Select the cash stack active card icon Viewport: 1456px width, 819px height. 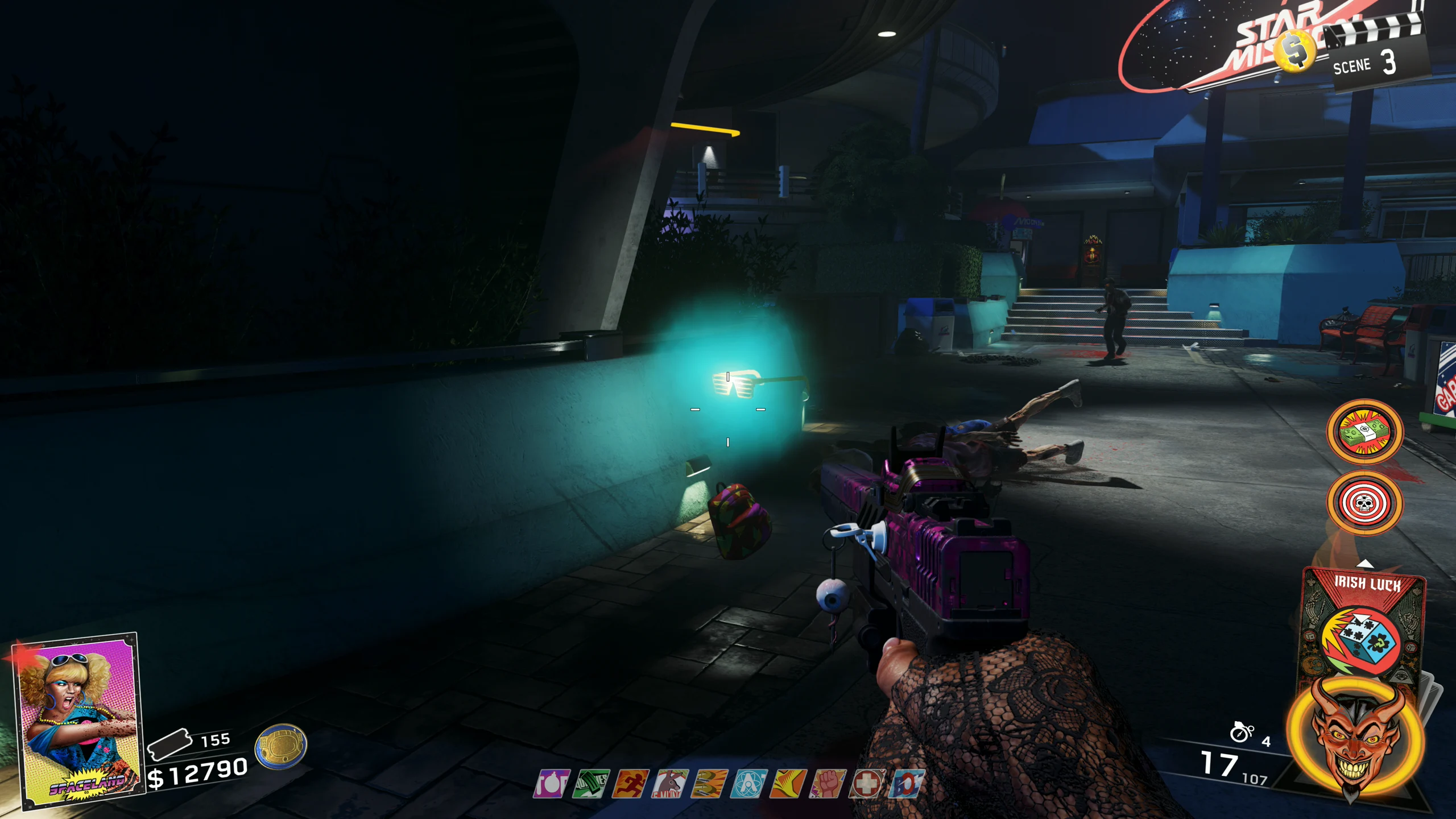(1364, 432)
